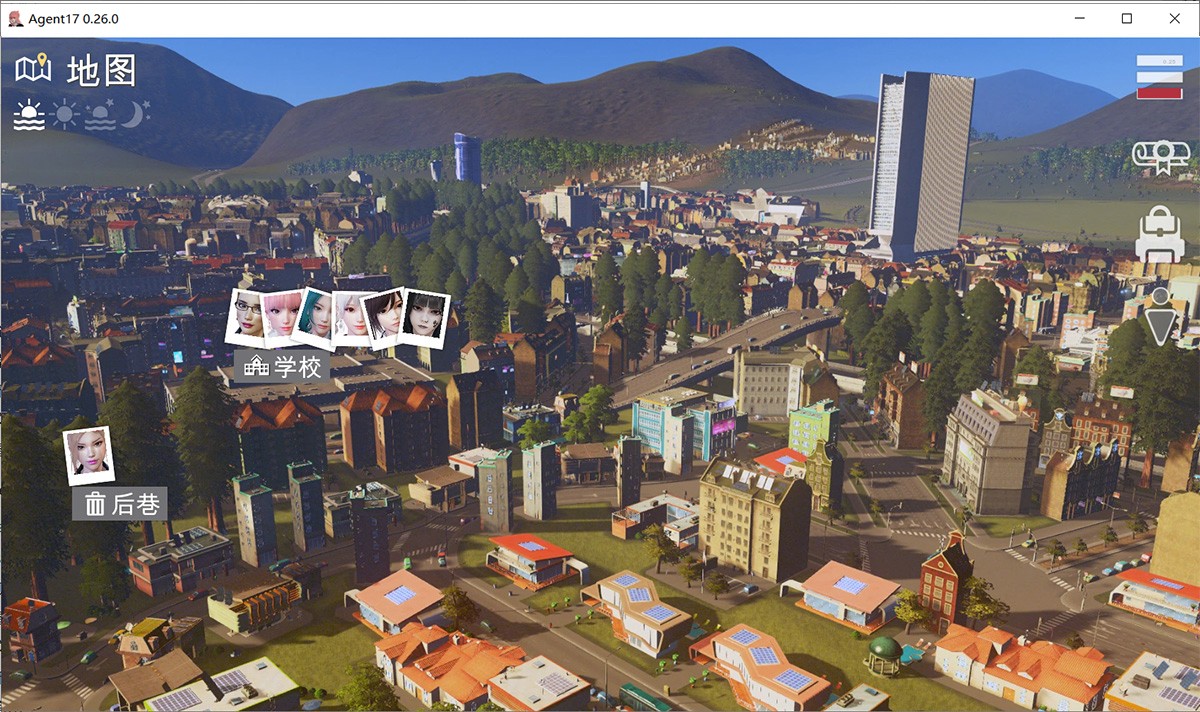Image resolution: width=1200 pixels, height=712 pixels.
Task: Choose the sunset-with-stars evening icon
Action: coord(100,116)
